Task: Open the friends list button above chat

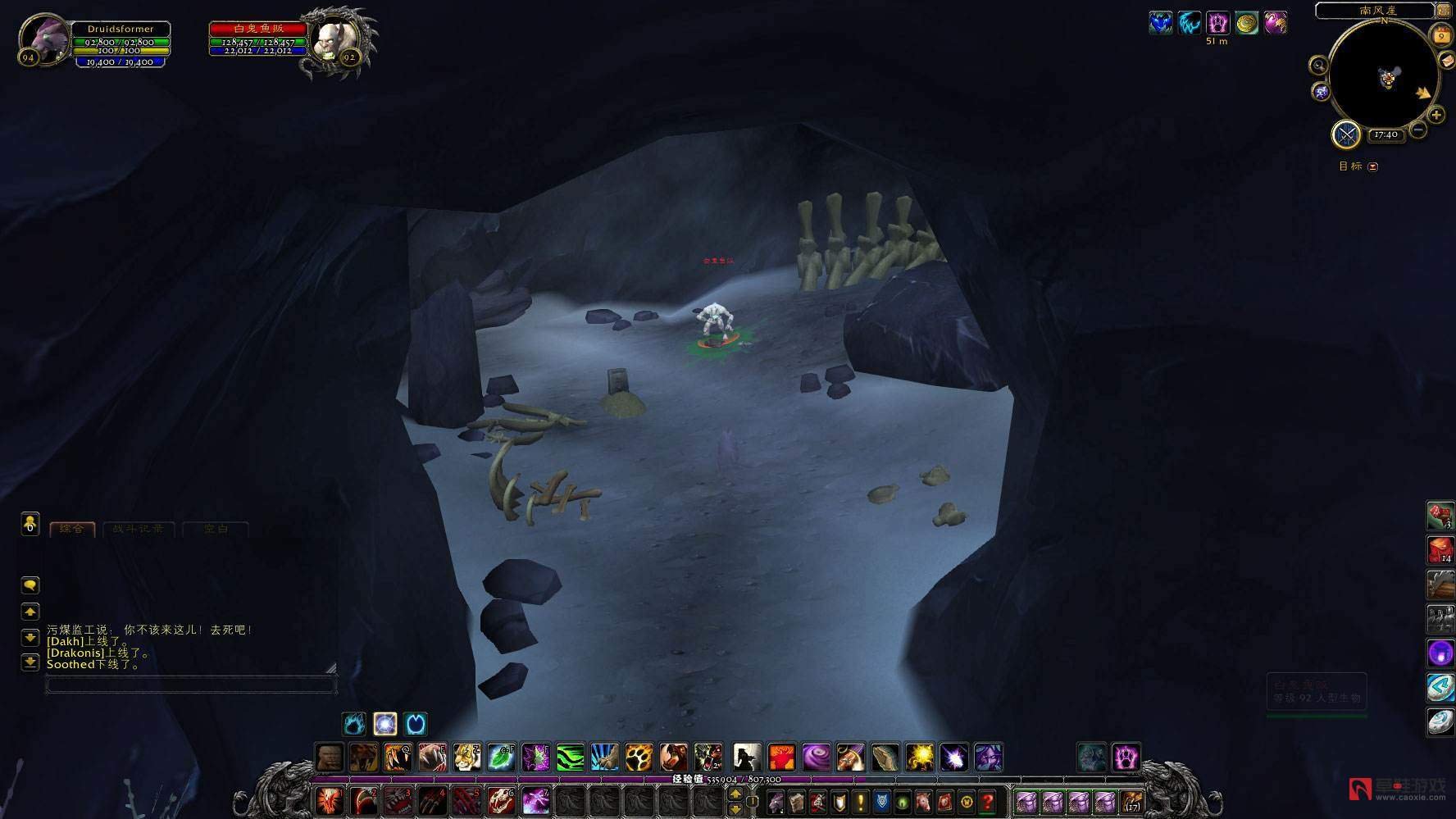Action: (30, 524)
